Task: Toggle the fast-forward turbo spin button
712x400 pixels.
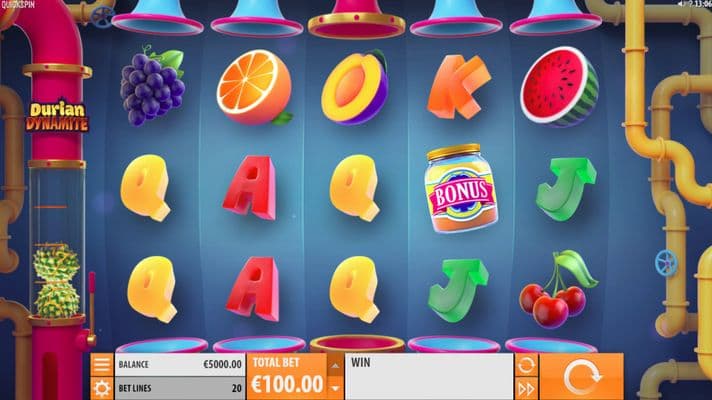Action: pos(526,388)
